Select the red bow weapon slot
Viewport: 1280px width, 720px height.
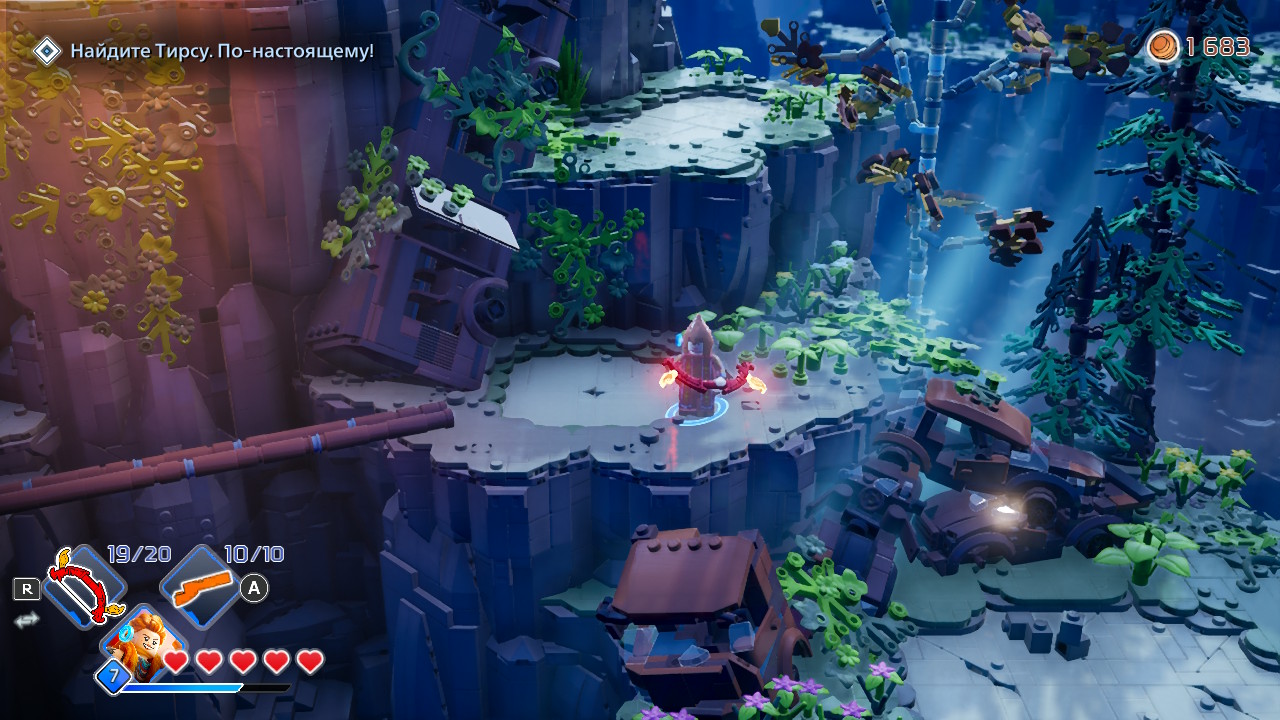click(83, 588)
